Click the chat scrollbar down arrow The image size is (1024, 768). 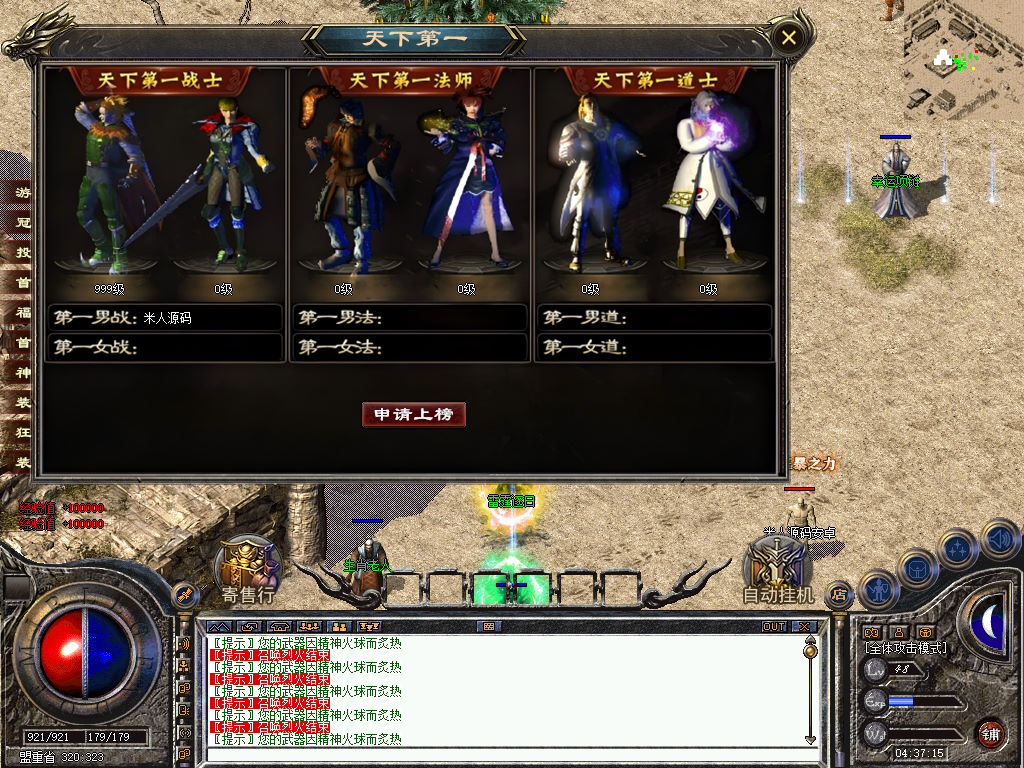[810, 739]
